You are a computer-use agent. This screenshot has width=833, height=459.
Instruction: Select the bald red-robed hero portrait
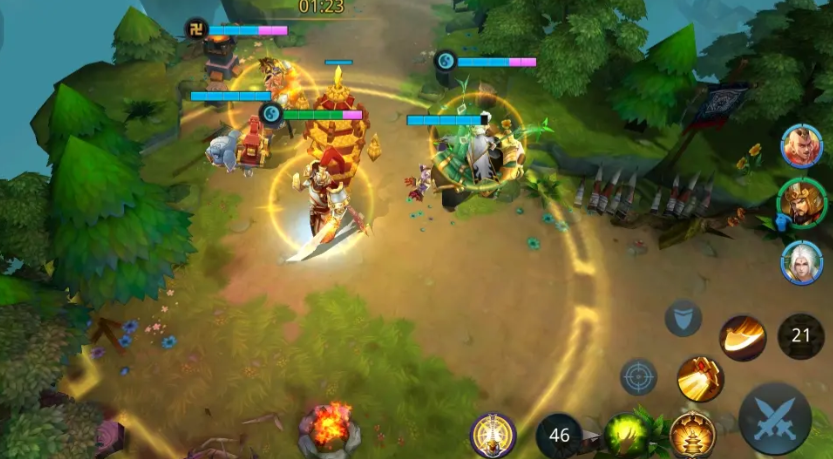point(801,146)
